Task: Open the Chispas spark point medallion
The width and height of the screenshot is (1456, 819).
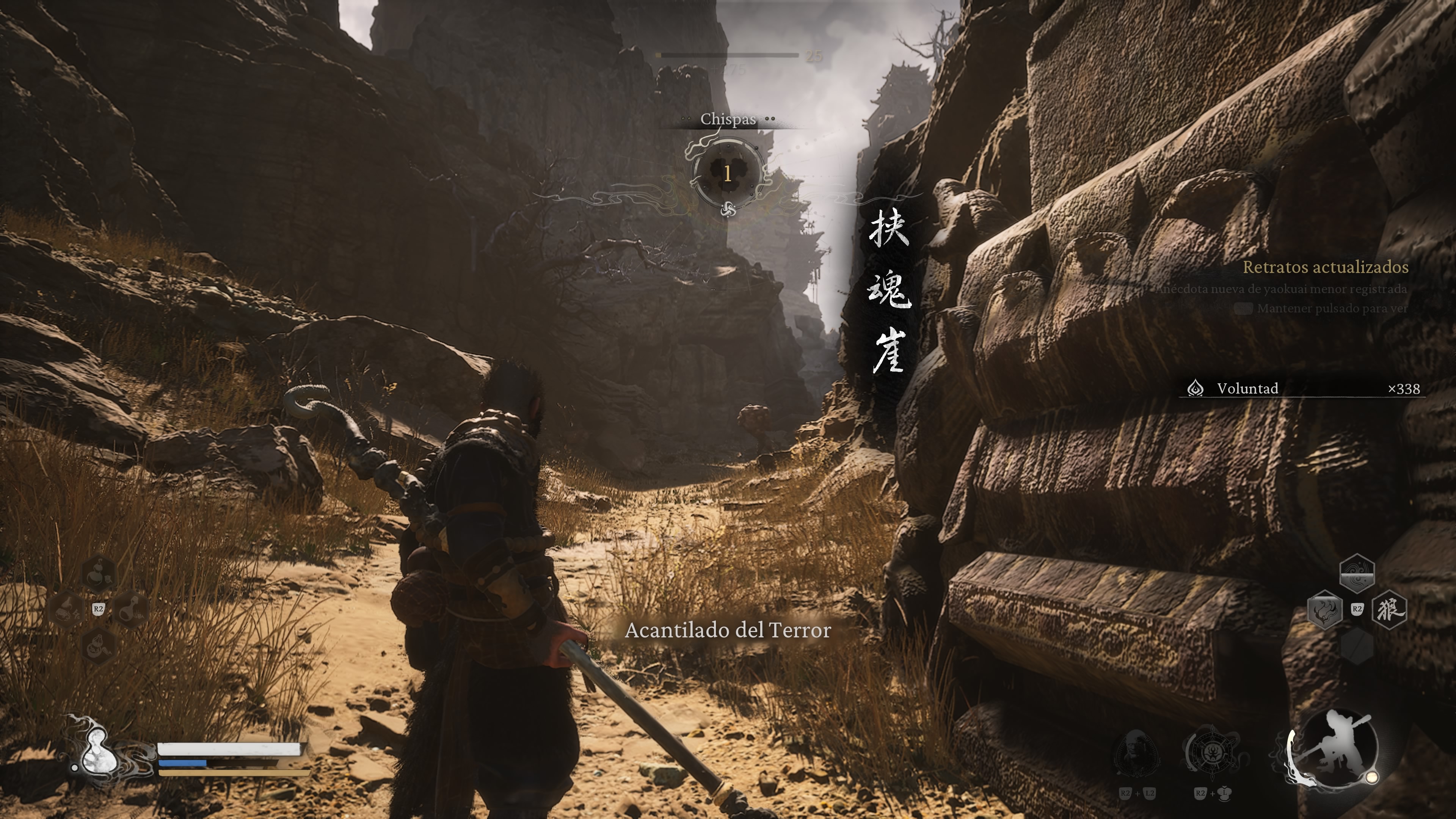Action: point(728,173)
